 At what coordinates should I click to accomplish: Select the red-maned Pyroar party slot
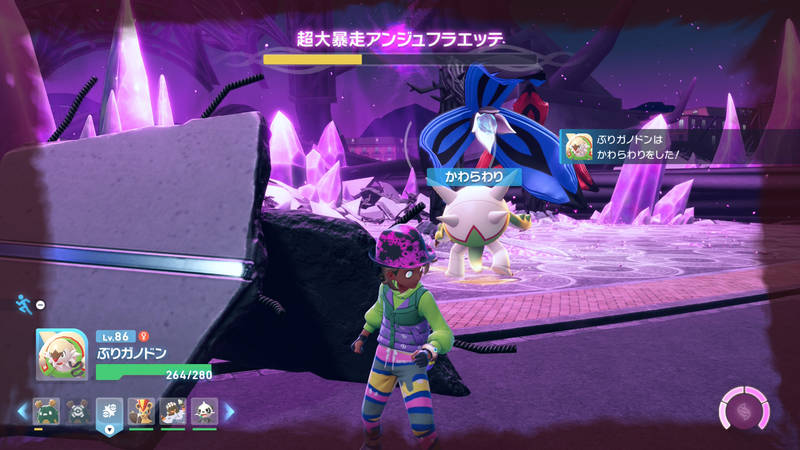coord(141,410)
